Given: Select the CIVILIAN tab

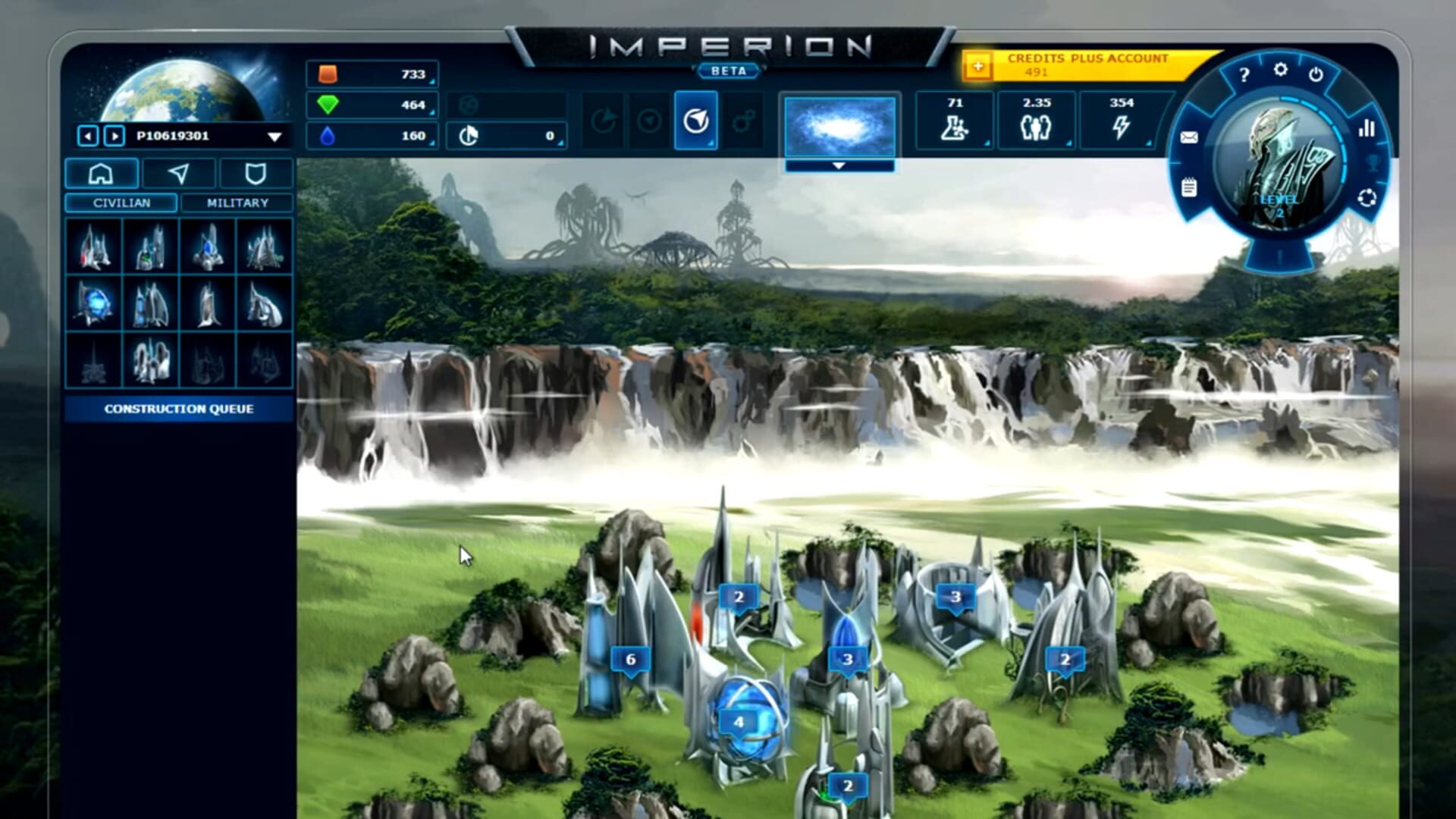Looking at the screenshot, I should 121,202.
